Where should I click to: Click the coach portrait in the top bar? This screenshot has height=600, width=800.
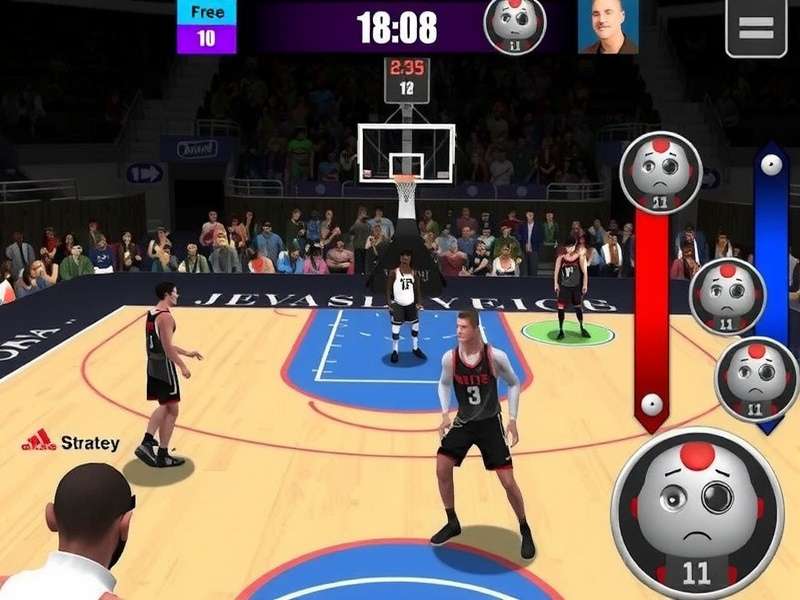click(x=607, y=27)
